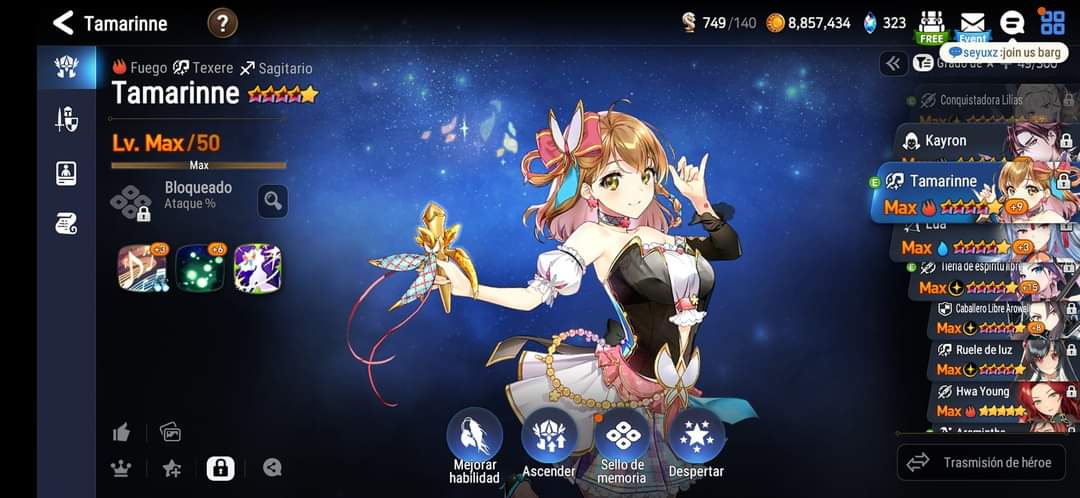This screenshot has height=498, width=1080.
Task: View the music note skill icon
Action: (141, 268)
